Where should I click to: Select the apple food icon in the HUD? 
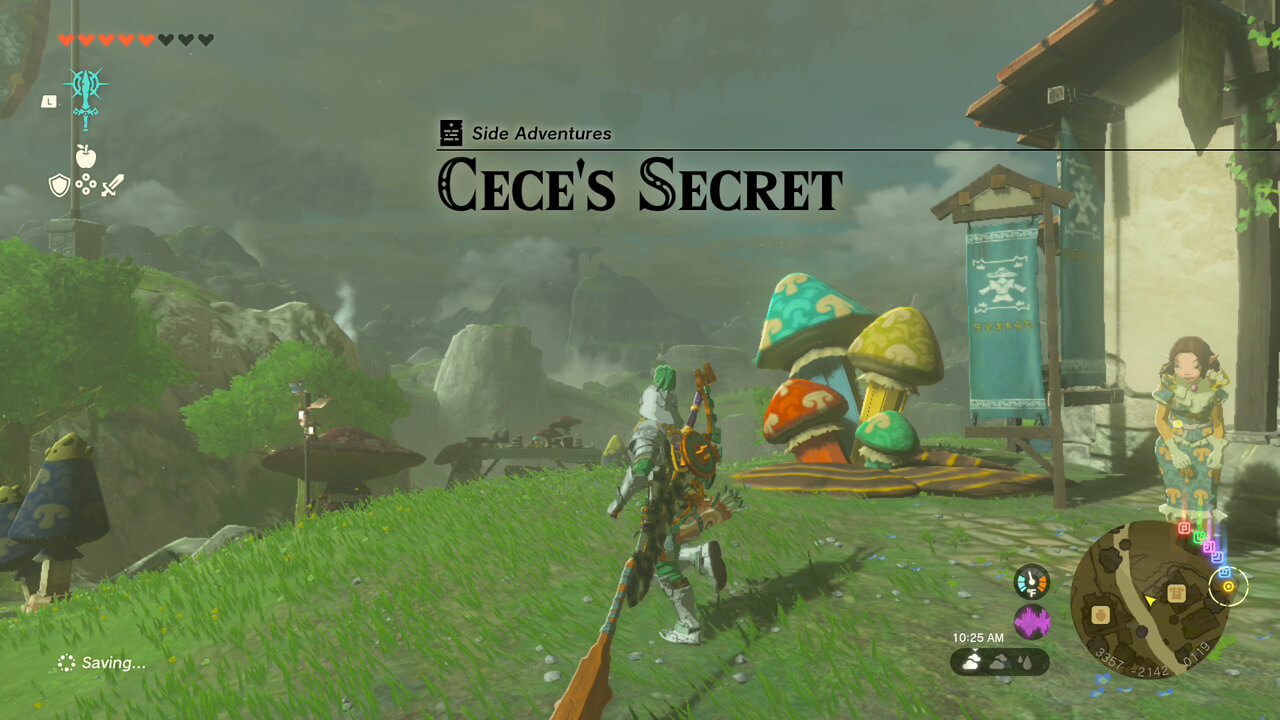(86, 156)
